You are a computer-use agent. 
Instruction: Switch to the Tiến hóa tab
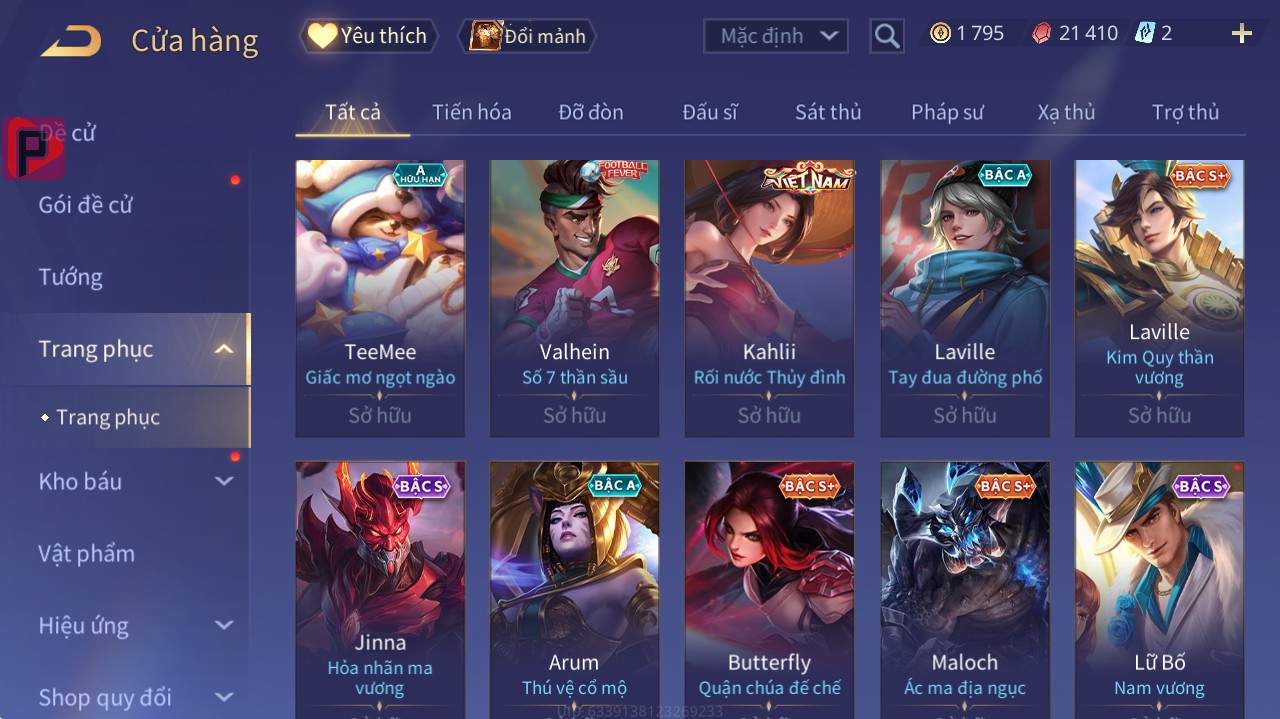coord(471,112)
